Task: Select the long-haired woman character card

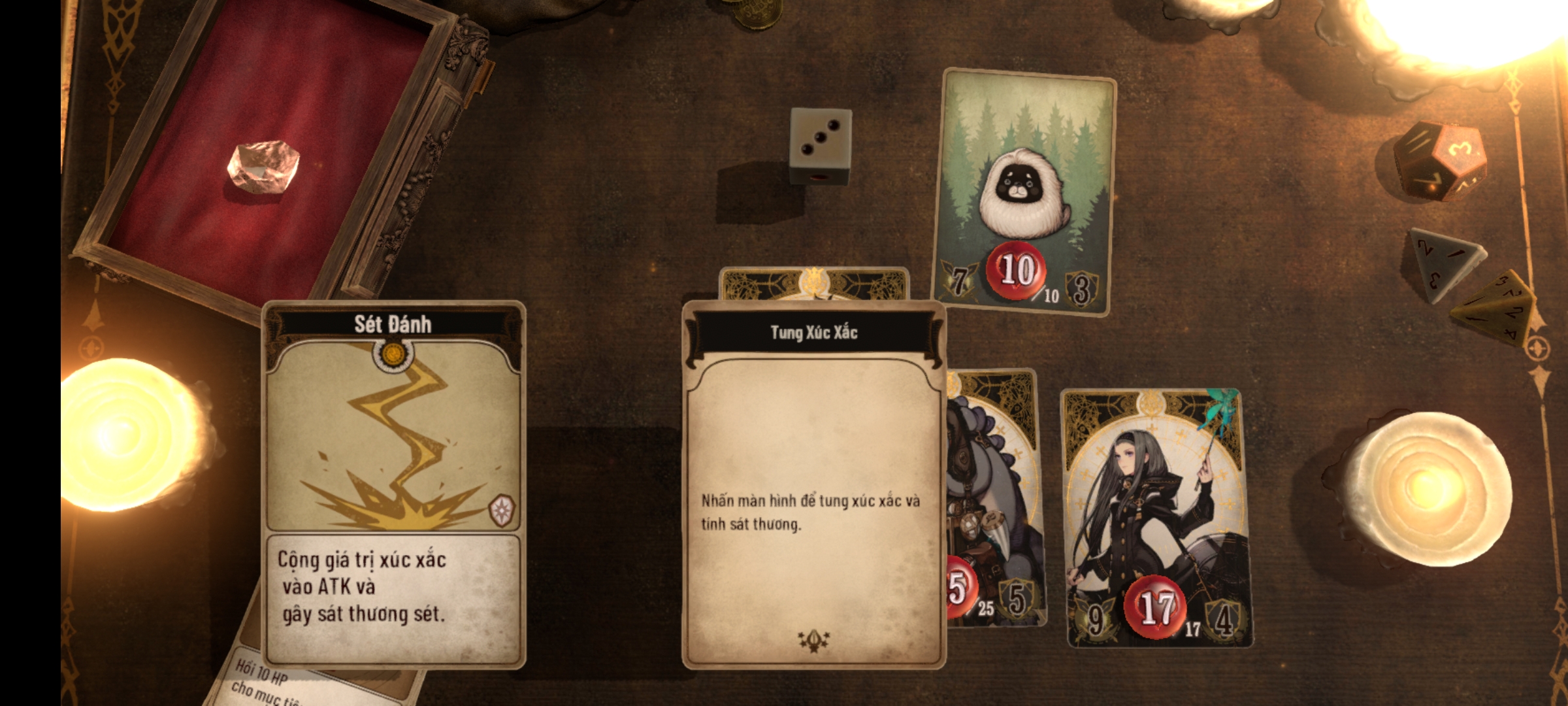Action: [x=1158, y=516]
